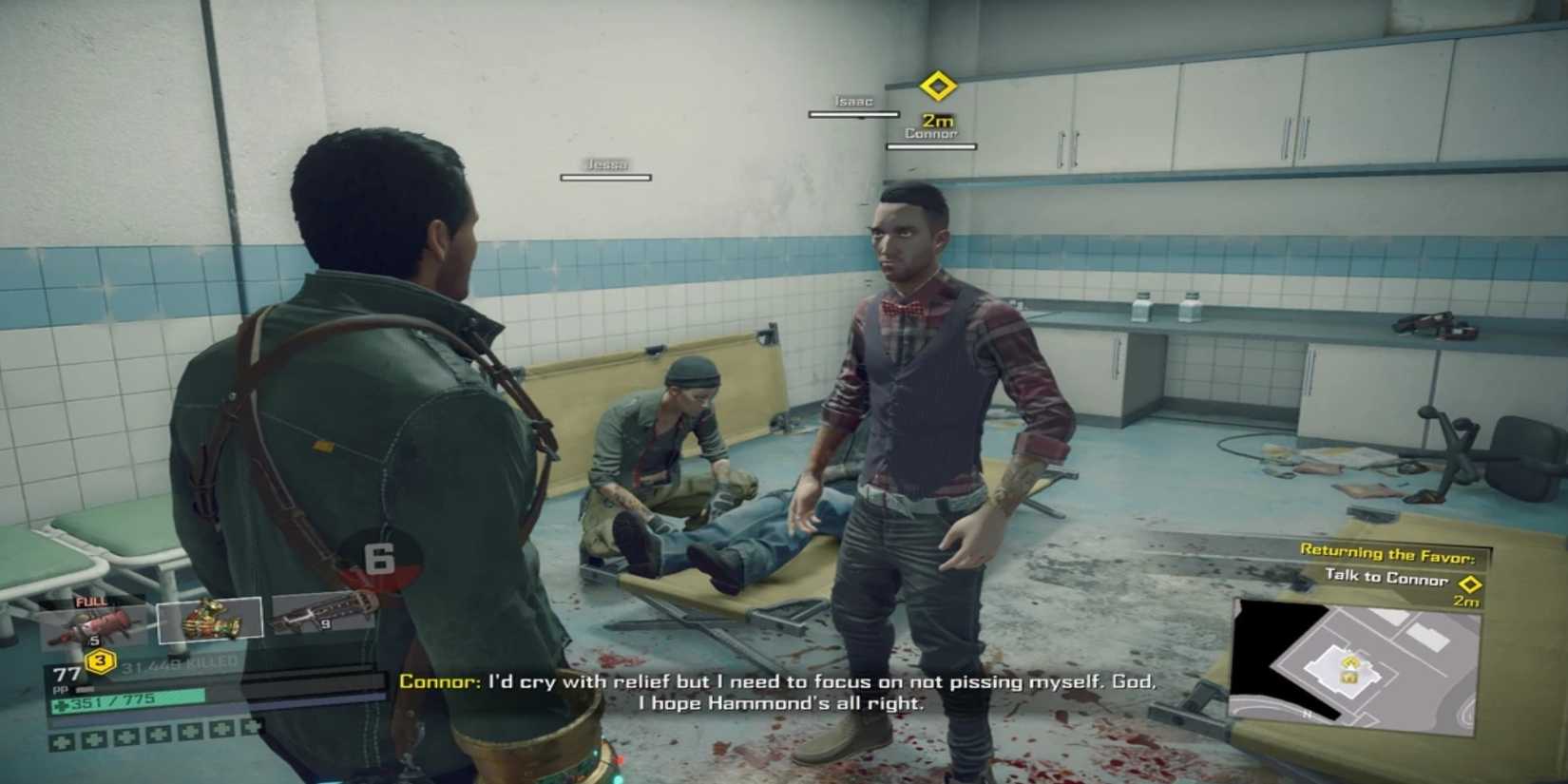Click a green health cross icon
This screenshot has width=1568, height=784.
[60, 739]
